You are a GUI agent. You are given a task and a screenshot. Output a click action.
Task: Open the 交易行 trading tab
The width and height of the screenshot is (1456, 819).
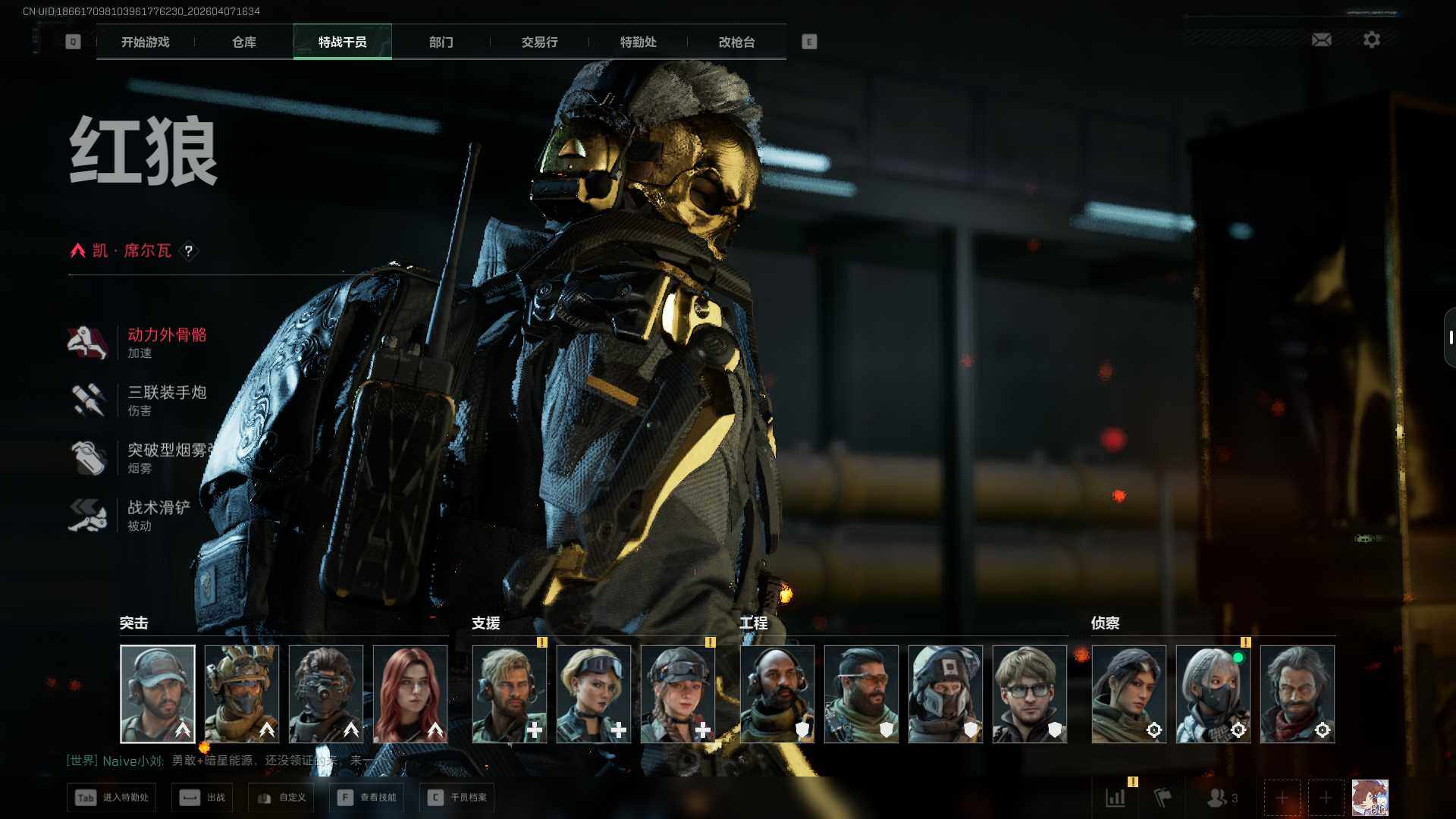(540, 42)
